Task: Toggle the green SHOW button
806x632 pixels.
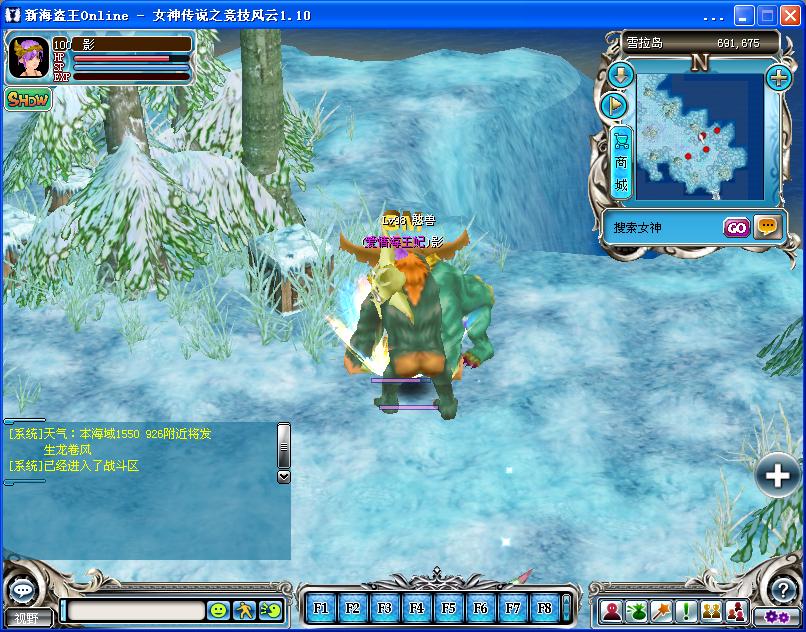Action: point(28,99)
